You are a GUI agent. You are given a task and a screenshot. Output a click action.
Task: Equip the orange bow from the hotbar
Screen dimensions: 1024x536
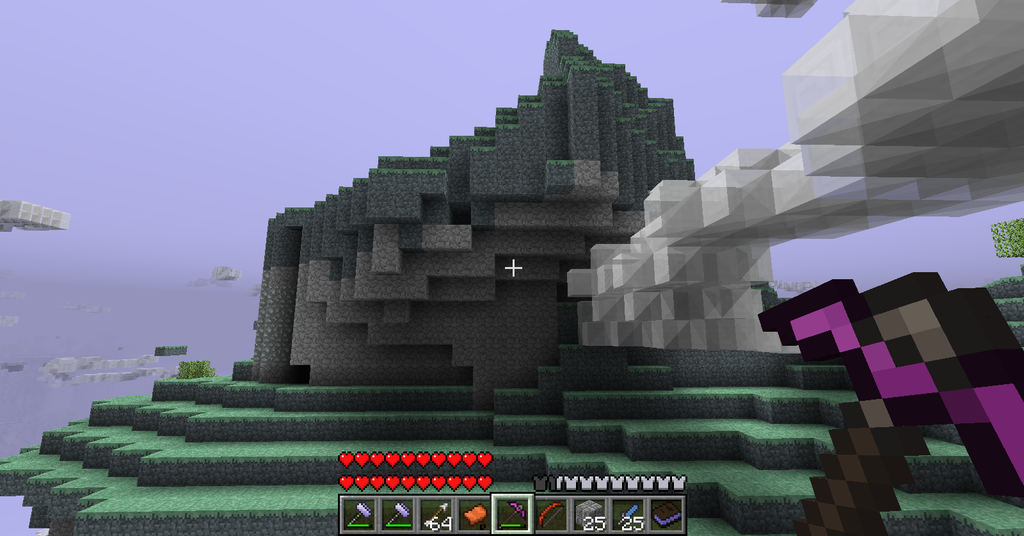tap(550, 515)
